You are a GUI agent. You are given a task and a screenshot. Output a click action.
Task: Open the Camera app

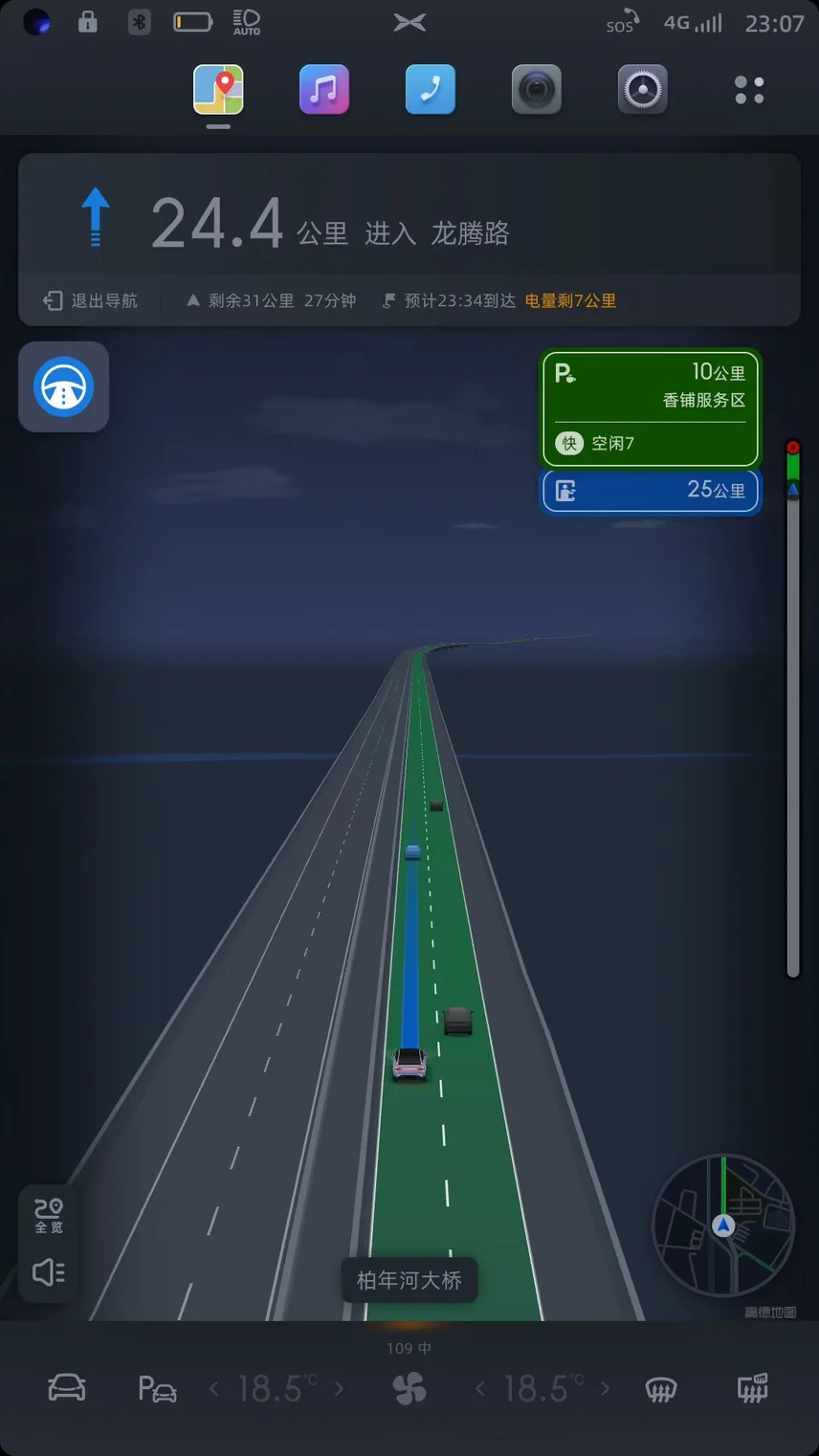point(537,90)
